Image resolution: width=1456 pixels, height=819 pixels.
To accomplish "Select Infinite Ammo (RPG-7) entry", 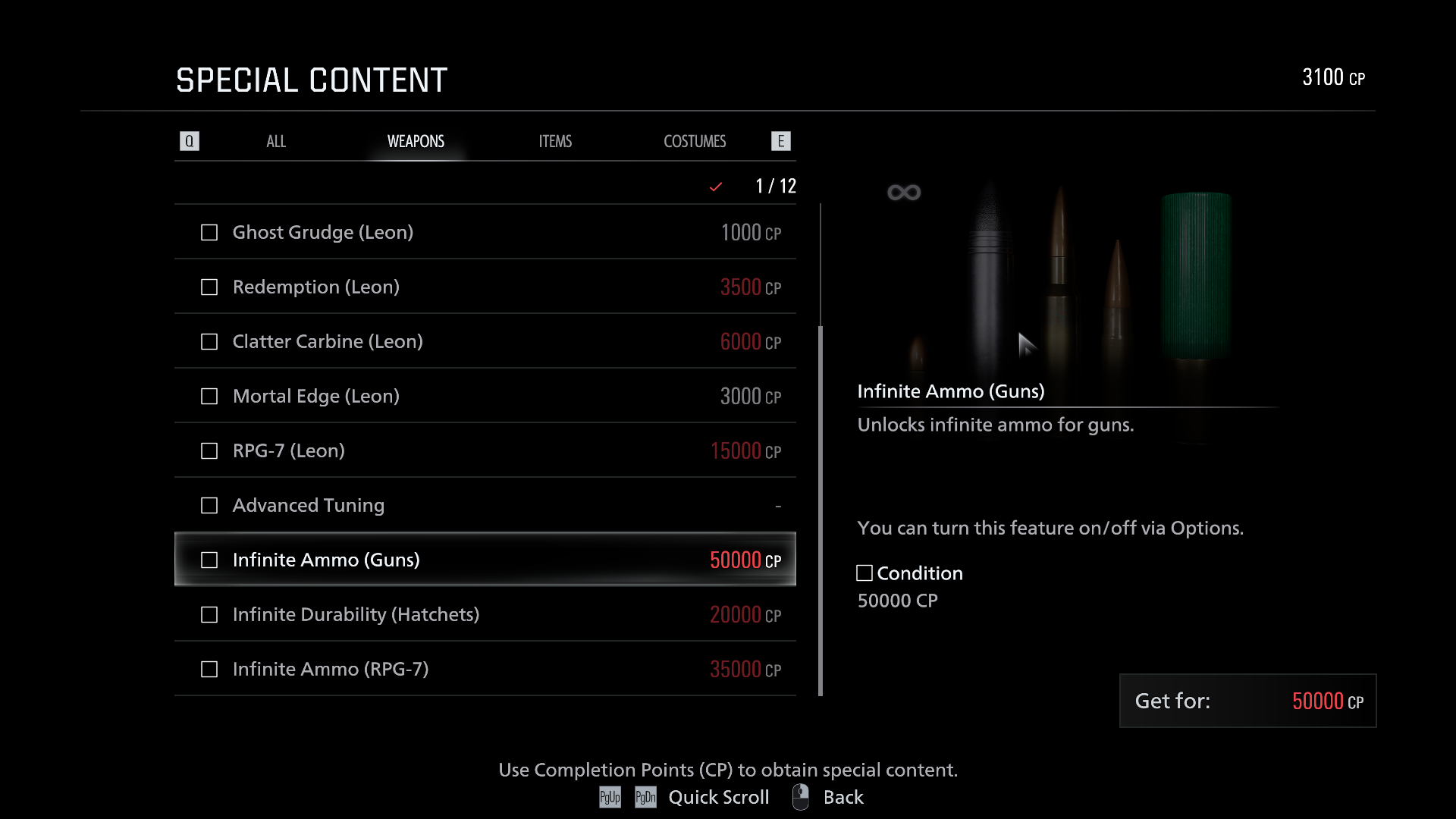I will (485, 669).
